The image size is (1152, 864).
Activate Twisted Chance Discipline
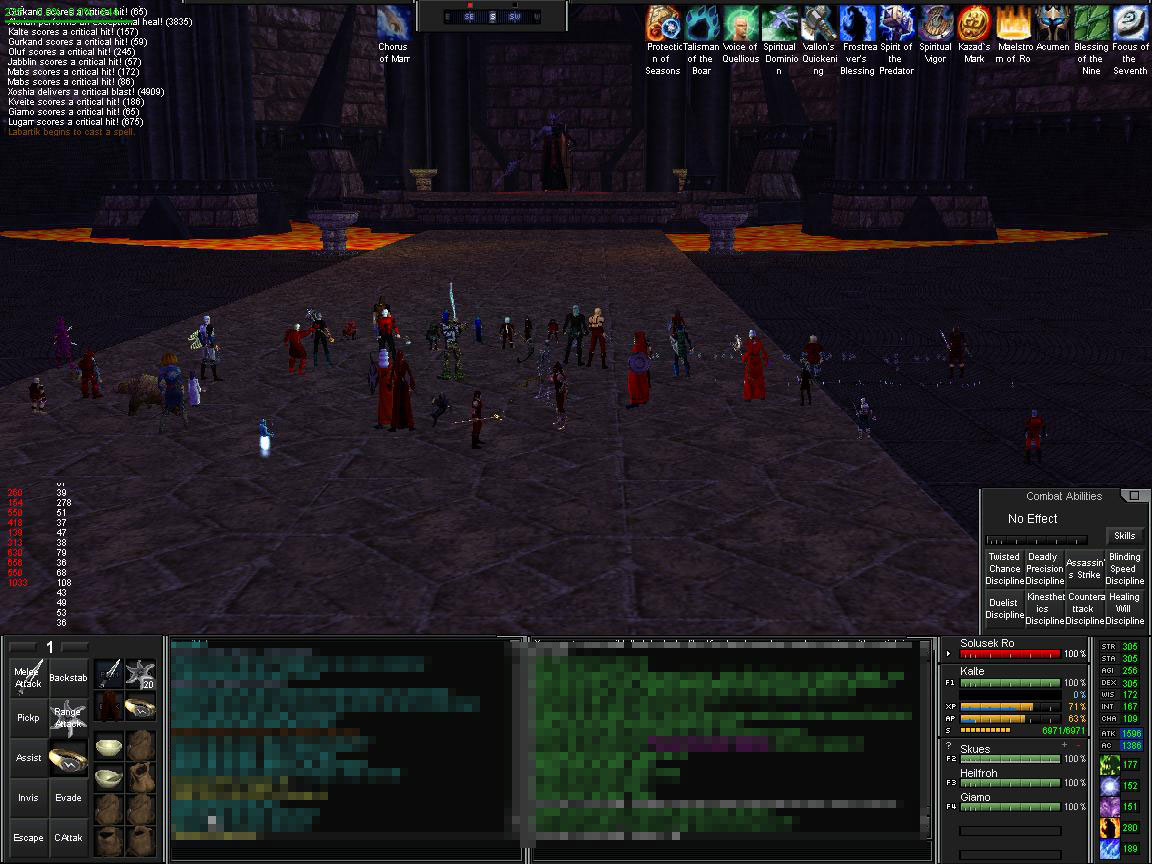click(x=1004, y=568)
